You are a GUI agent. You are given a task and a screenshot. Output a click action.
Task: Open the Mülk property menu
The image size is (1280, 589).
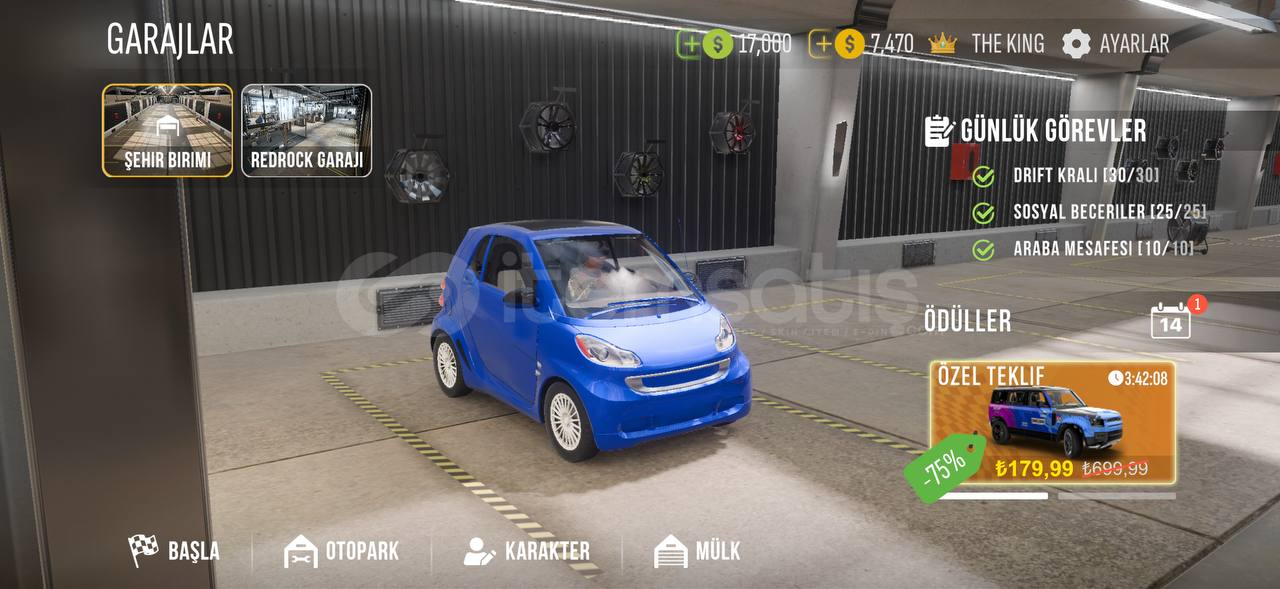698,551
